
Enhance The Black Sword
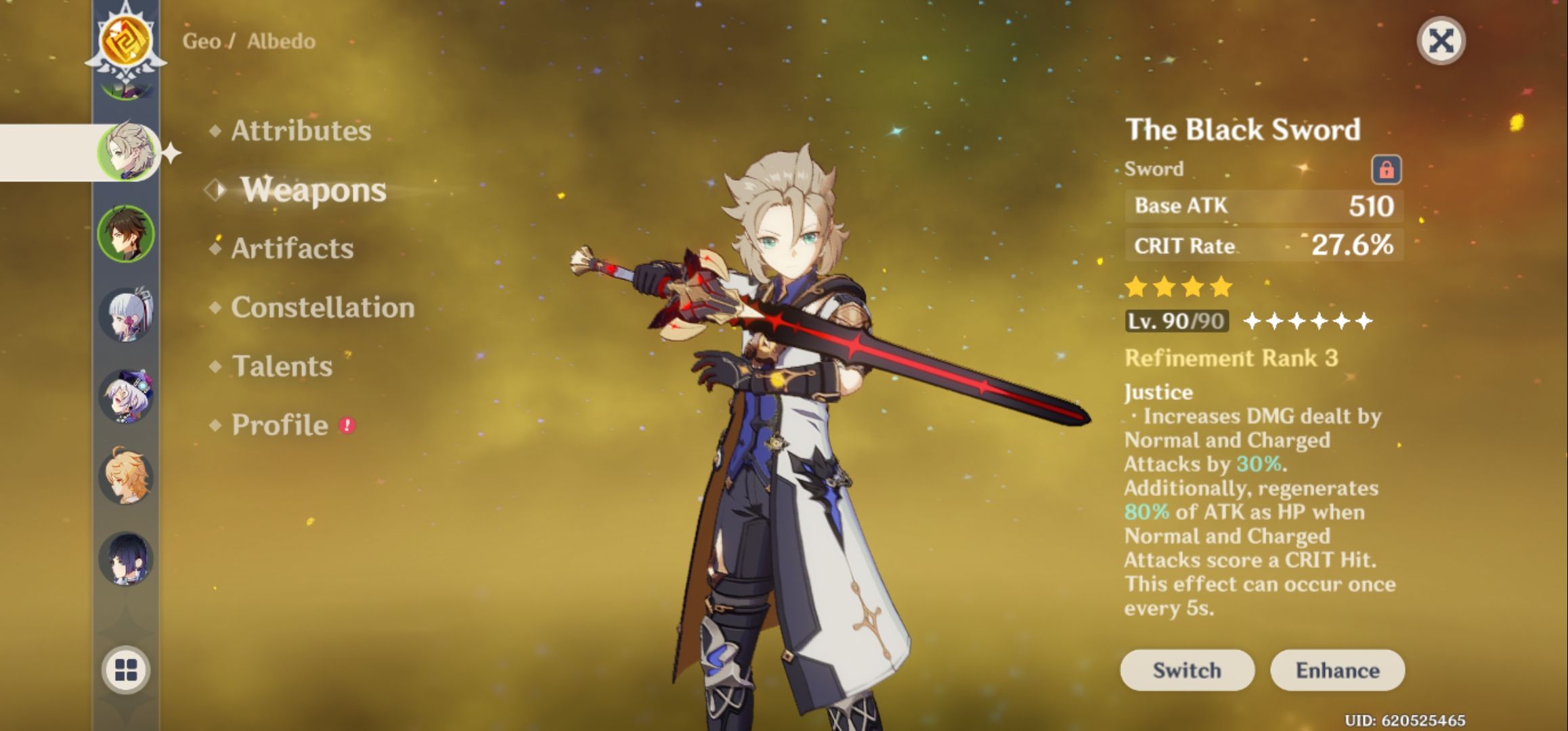tap(1337, 670)
